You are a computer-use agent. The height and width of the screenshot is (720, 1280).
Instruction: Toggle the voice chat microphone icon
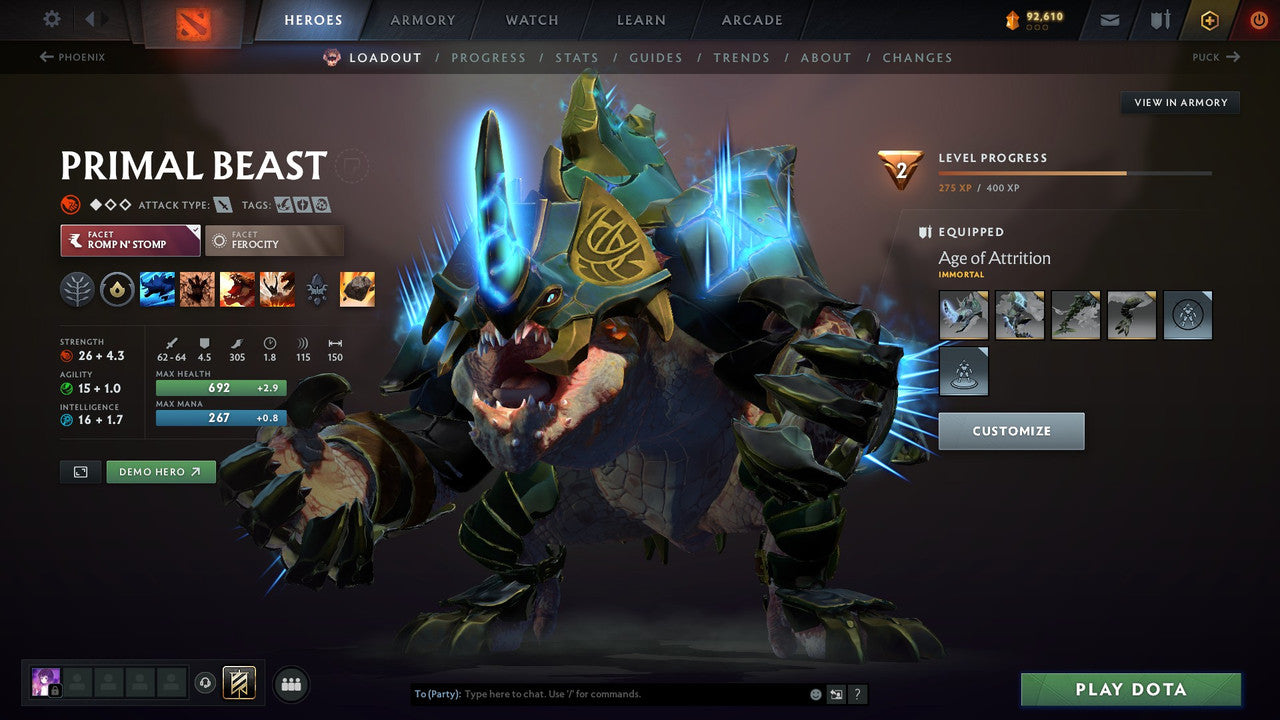coord(205,684)
